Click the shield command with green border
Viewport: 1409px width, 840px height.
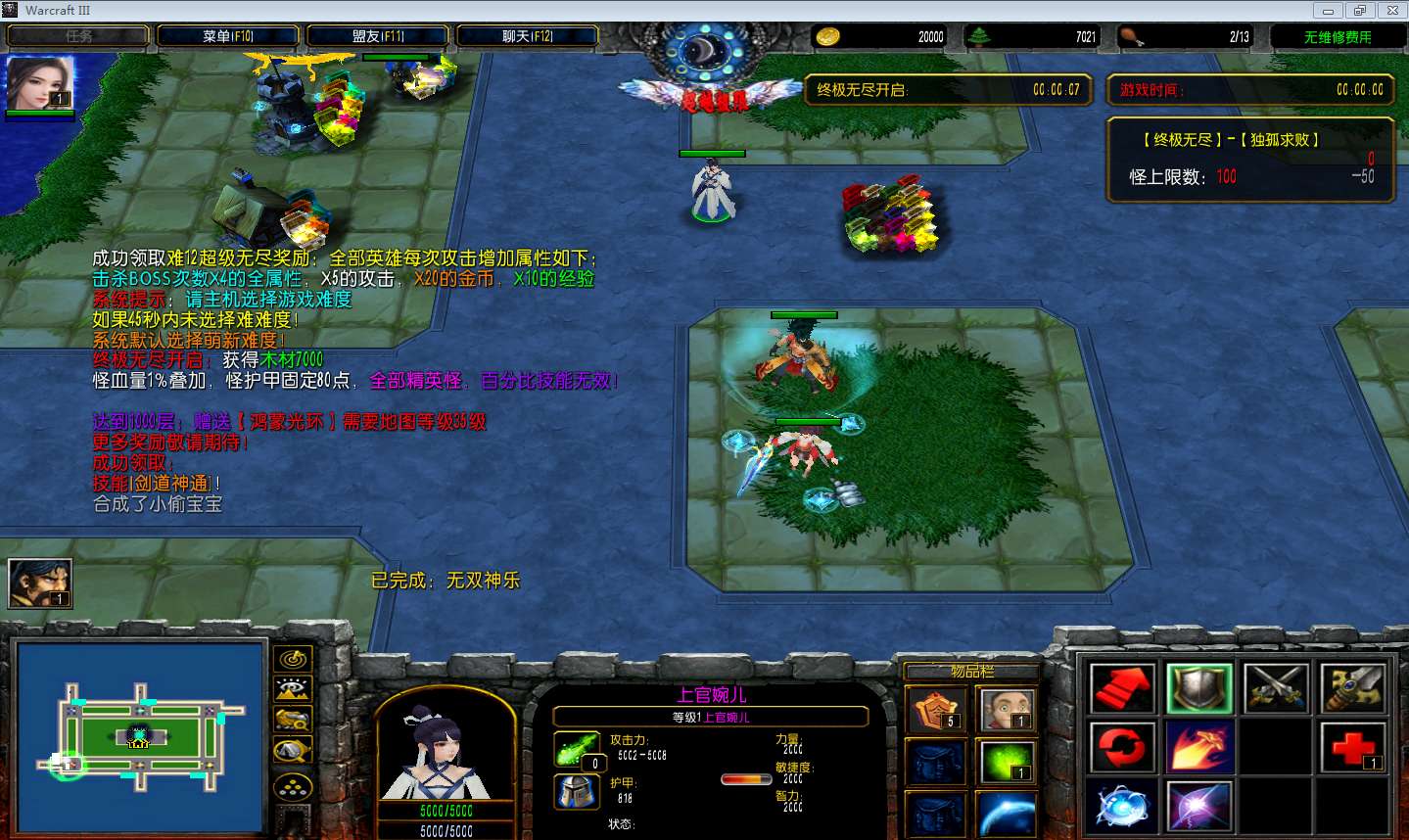(x=1199, y=688)
